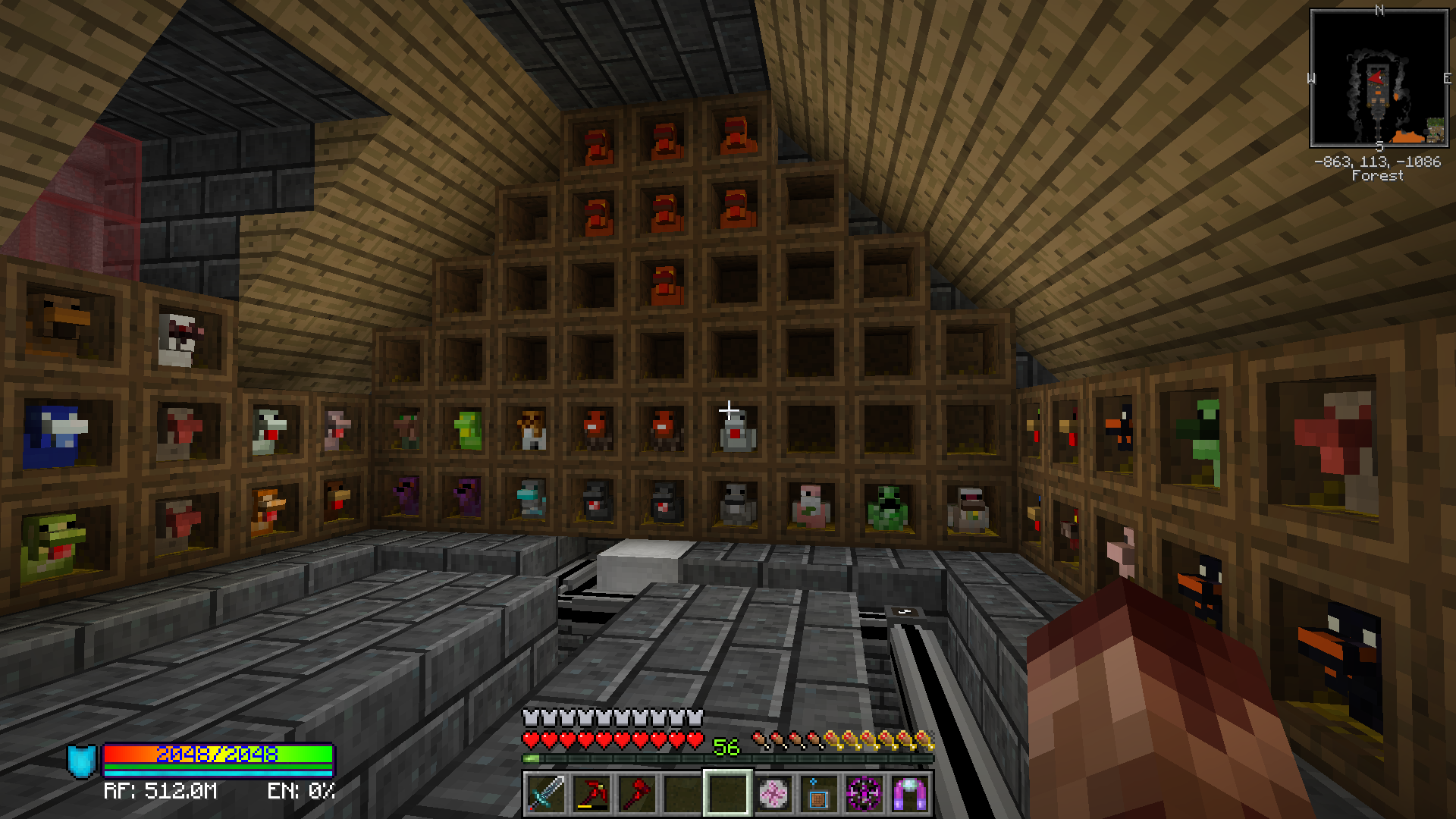The image size is (1456, 819).
Task: Select the pink round disc item slot
Action: pos(773,793)
